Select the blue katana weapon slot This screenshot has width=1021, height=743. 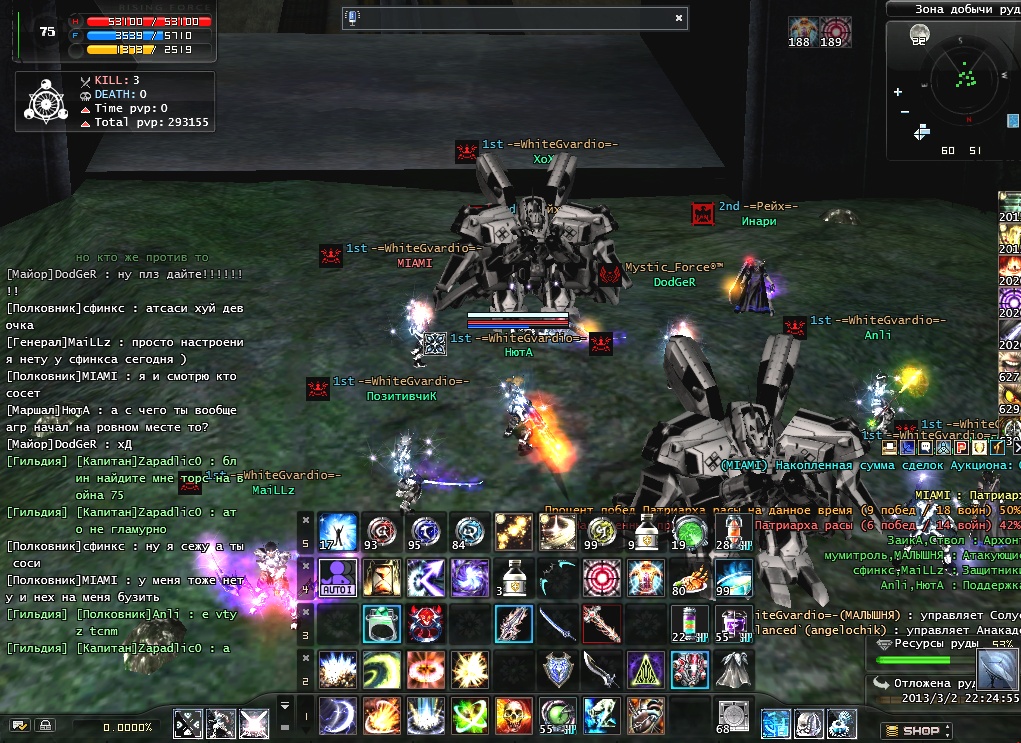[556, 623]
